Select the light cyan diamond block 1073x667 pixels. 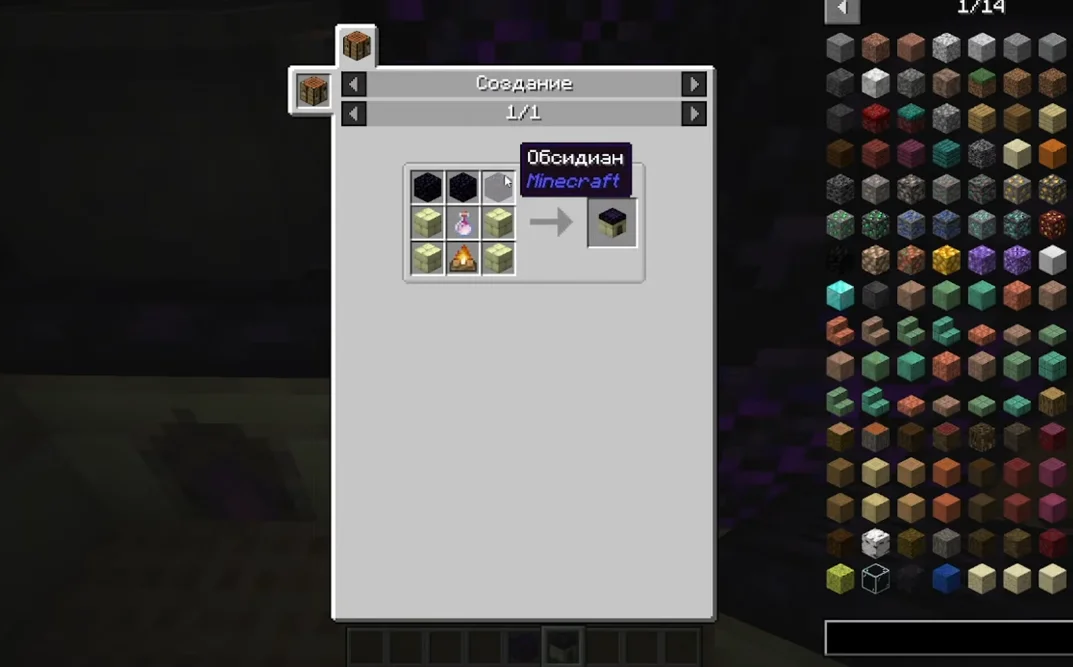(x=840, y=296)
